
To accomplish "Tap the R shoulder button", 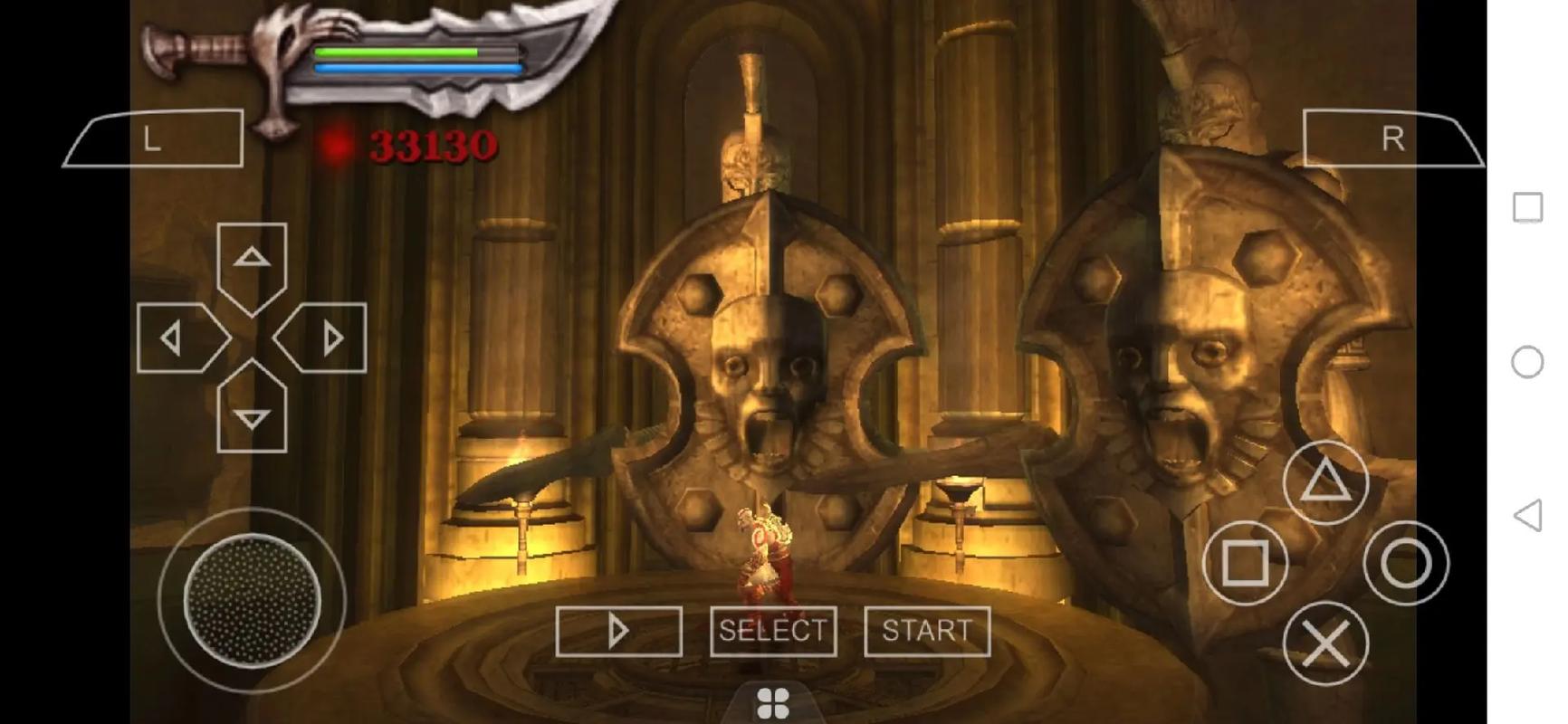I will tap(1391, 139).
